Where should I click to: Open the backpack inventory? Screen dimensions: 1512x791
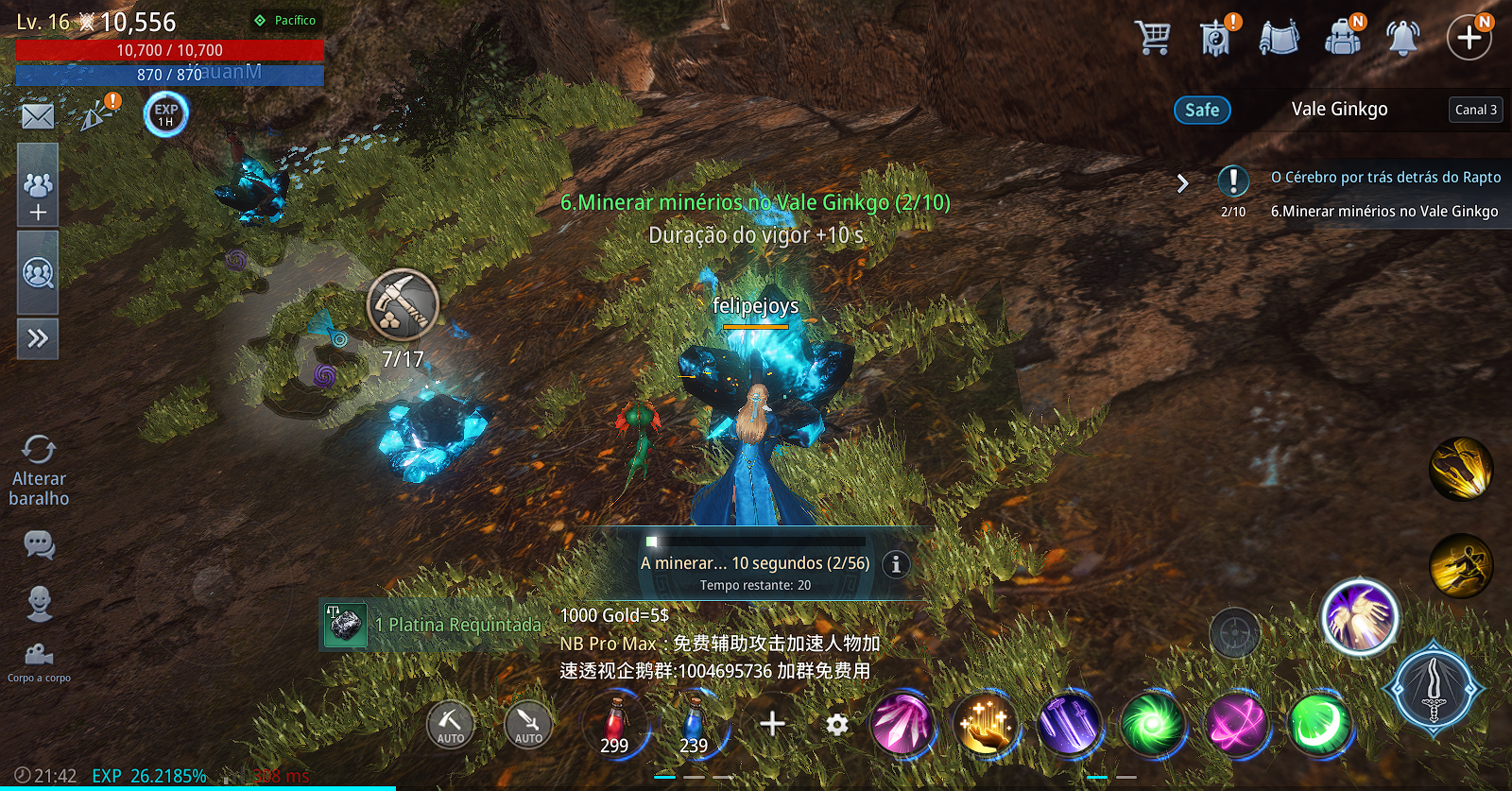tap(1342, 38)
